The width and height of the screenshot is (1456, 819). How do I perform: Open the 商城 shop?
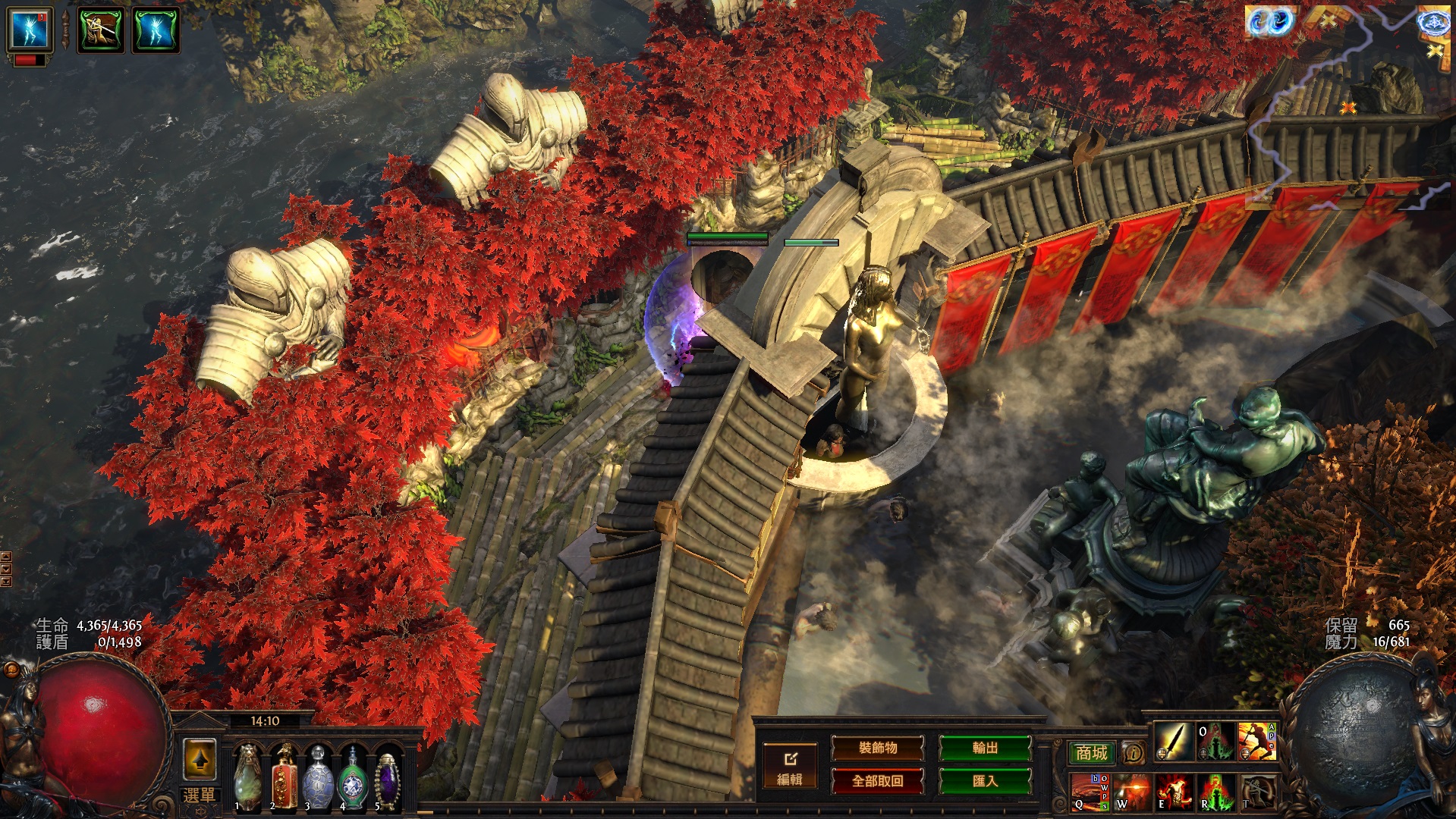click(1091, 752)
